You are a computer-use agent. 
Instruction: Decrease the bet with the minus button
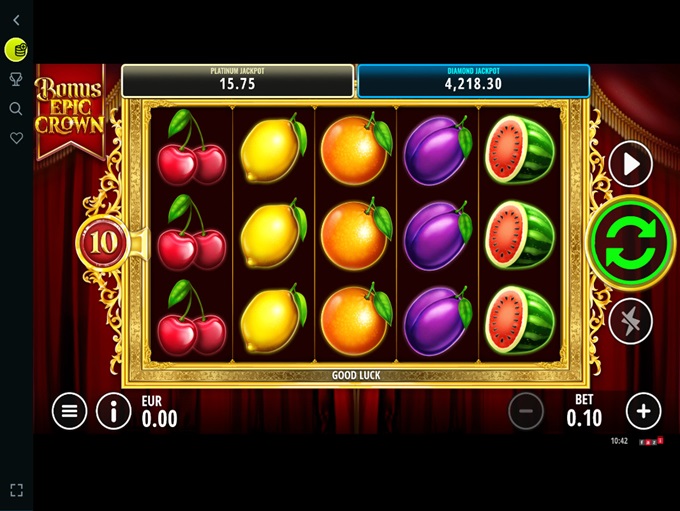click(x=526, y=410)
